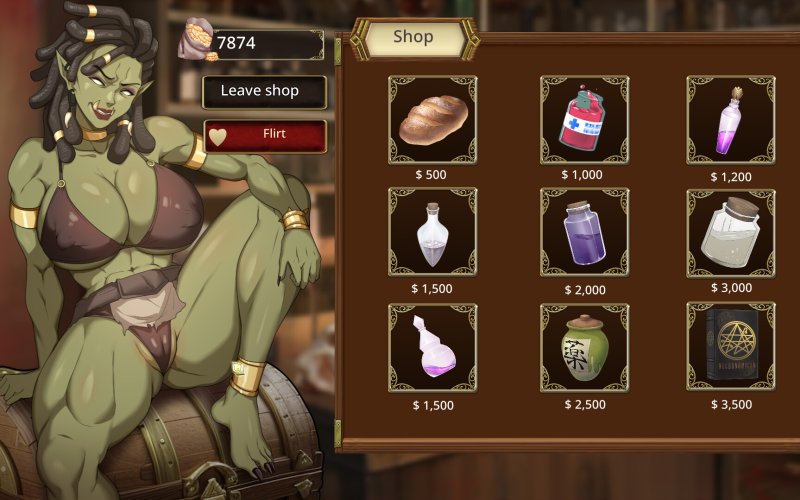The image size is (800, 500).
Task: Flirt with the shopkeeper
Action: 265,135
